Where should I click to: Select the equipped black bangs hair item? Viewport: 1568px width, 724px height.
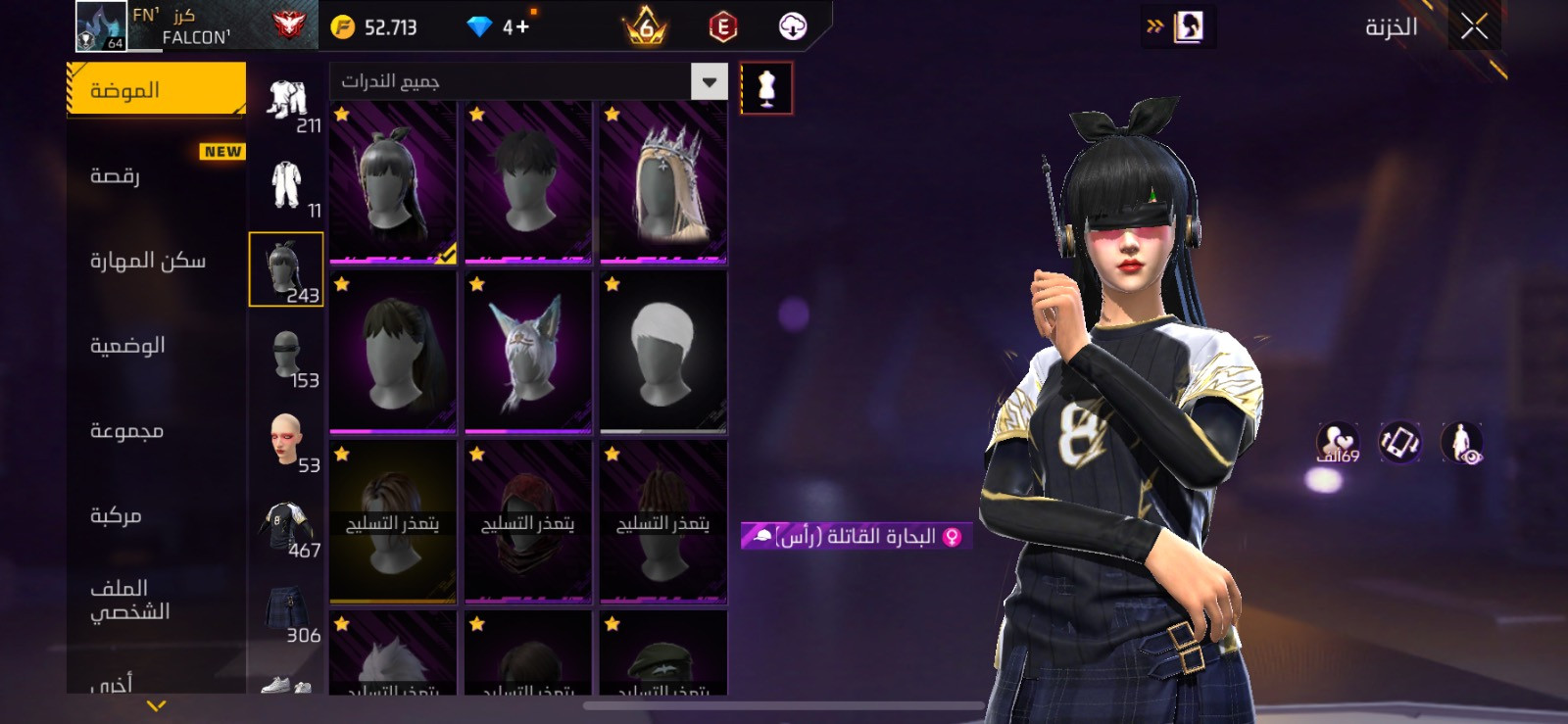point(393,184)
